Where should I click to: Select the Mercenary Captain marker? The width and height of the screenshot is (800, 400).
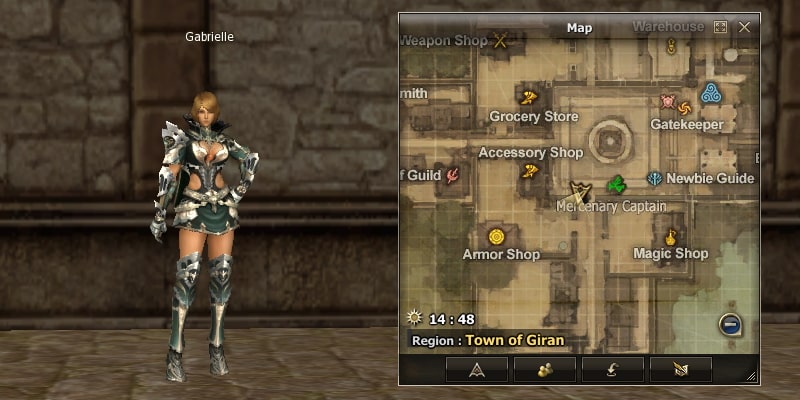click(579, 190)
